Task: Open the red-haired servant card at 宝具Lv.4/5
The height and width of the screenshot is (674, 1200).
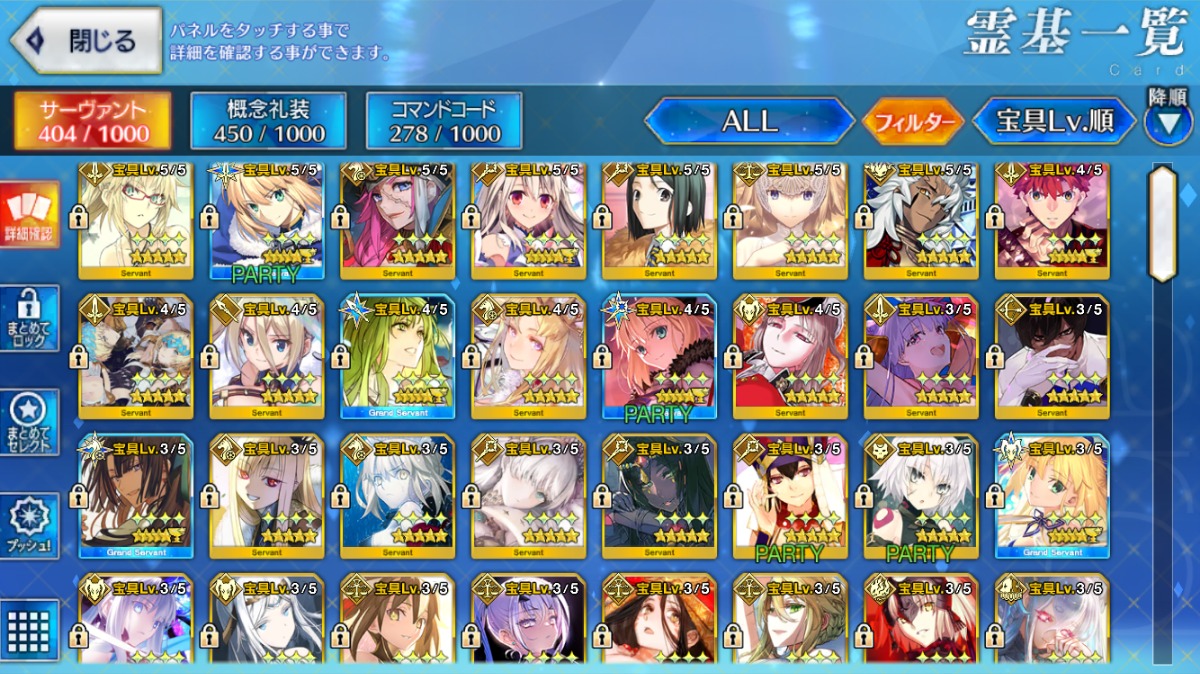Action: click(1052, 219)
